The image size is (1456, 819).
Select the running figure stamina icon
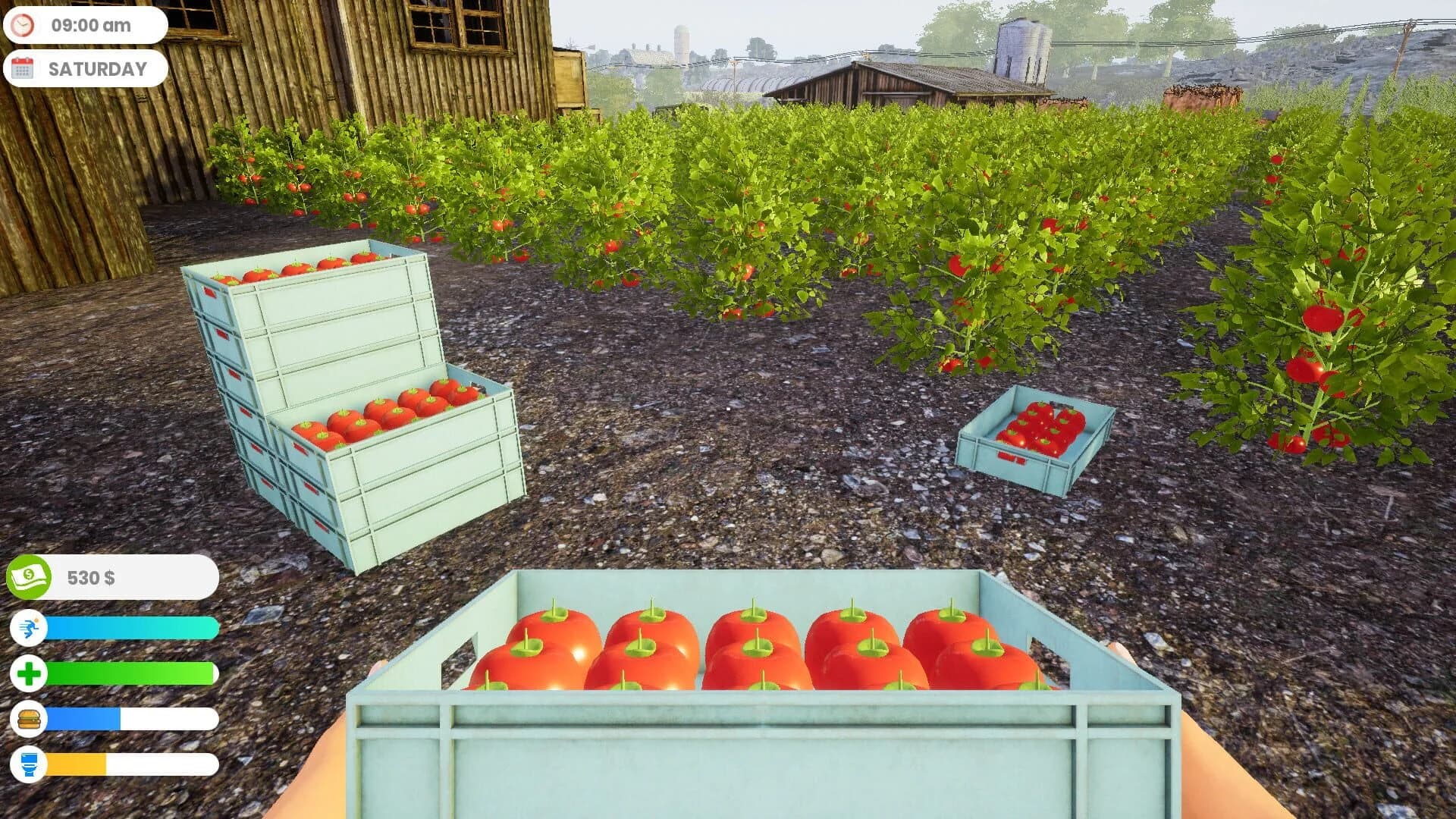pyautogui.click(x=29, y=629)
